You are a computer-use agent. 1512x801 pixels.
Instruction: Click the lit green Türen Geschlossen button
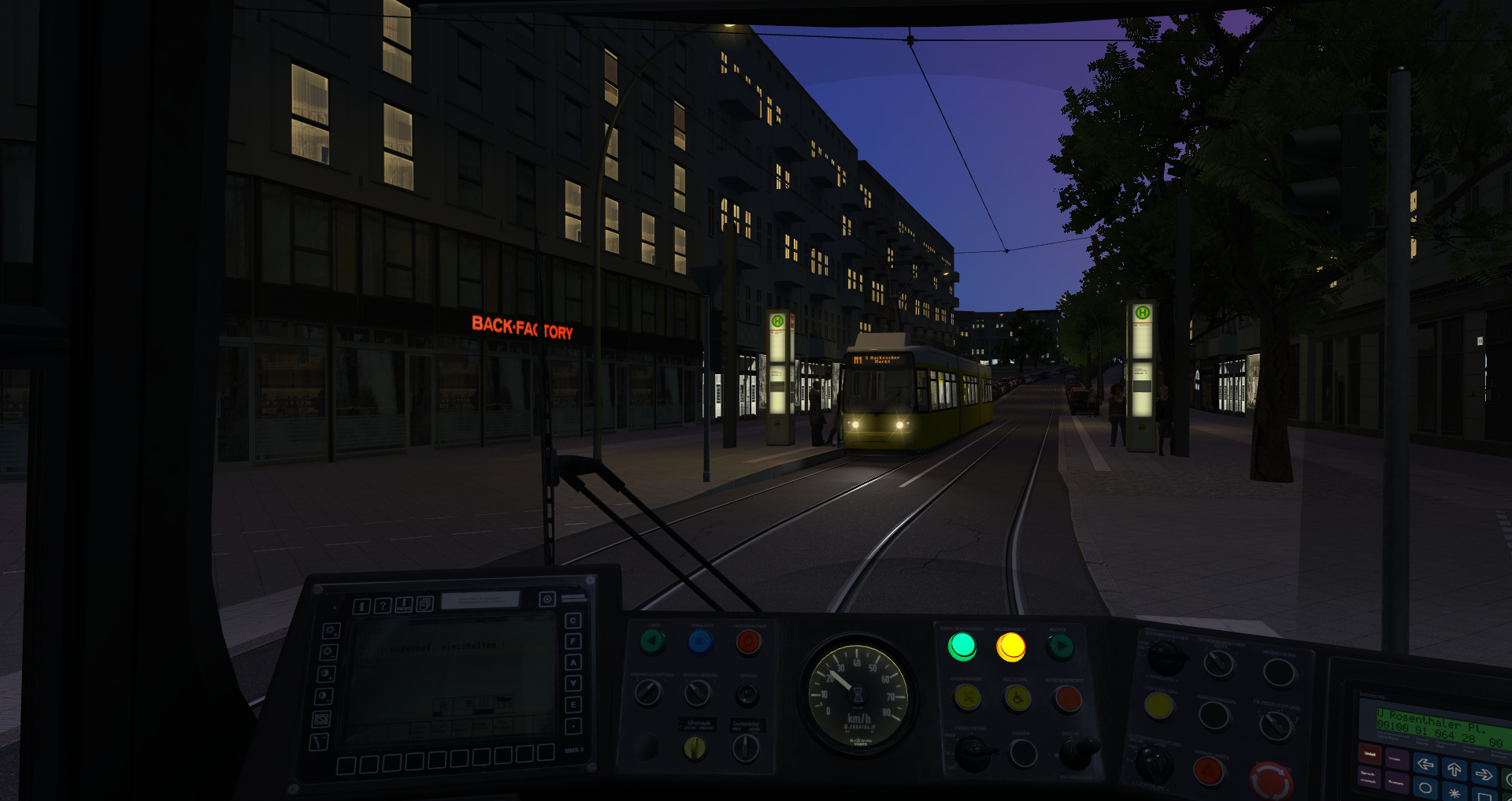[x=962, y=647]
